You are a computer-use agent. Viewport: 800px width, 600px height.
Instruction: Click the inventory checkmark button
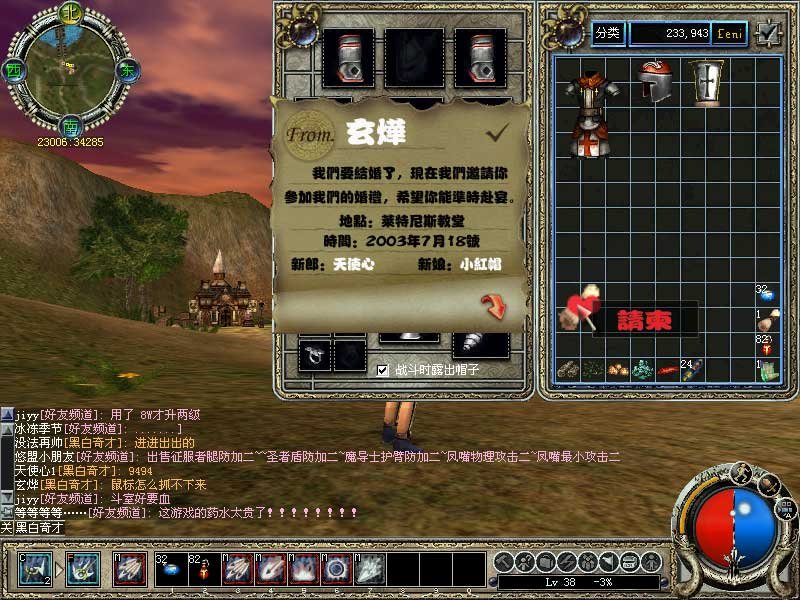pos(767,33)
